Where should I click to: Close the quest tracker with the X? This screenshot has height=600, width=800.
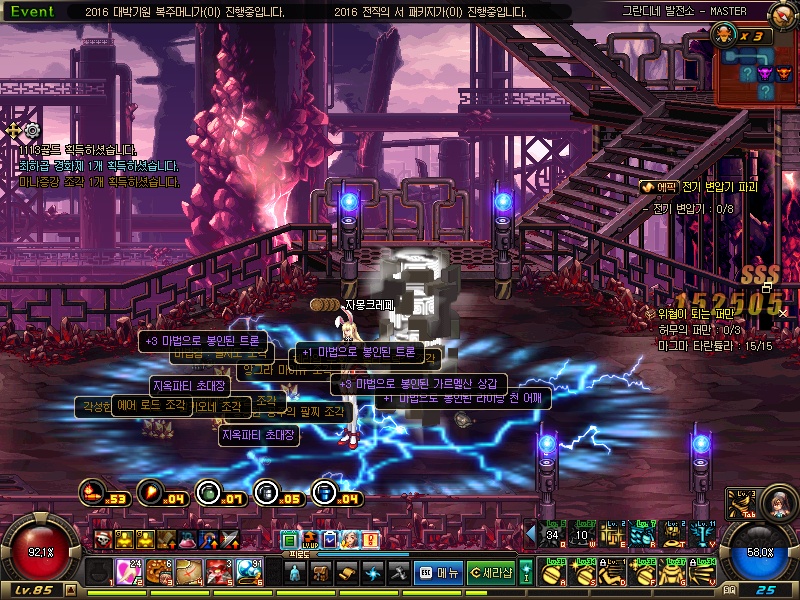[783, 312]
